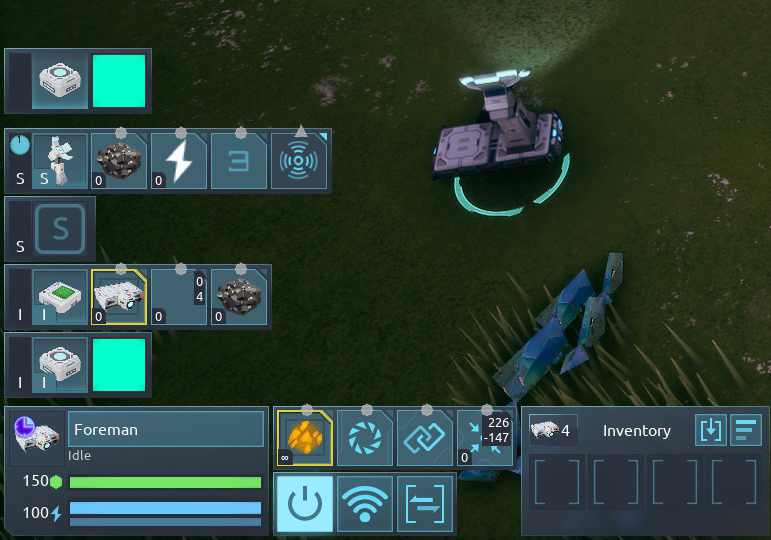Click the Inventory download arrow button
This screenshot has width=771, height=540.
coord(710,431)
